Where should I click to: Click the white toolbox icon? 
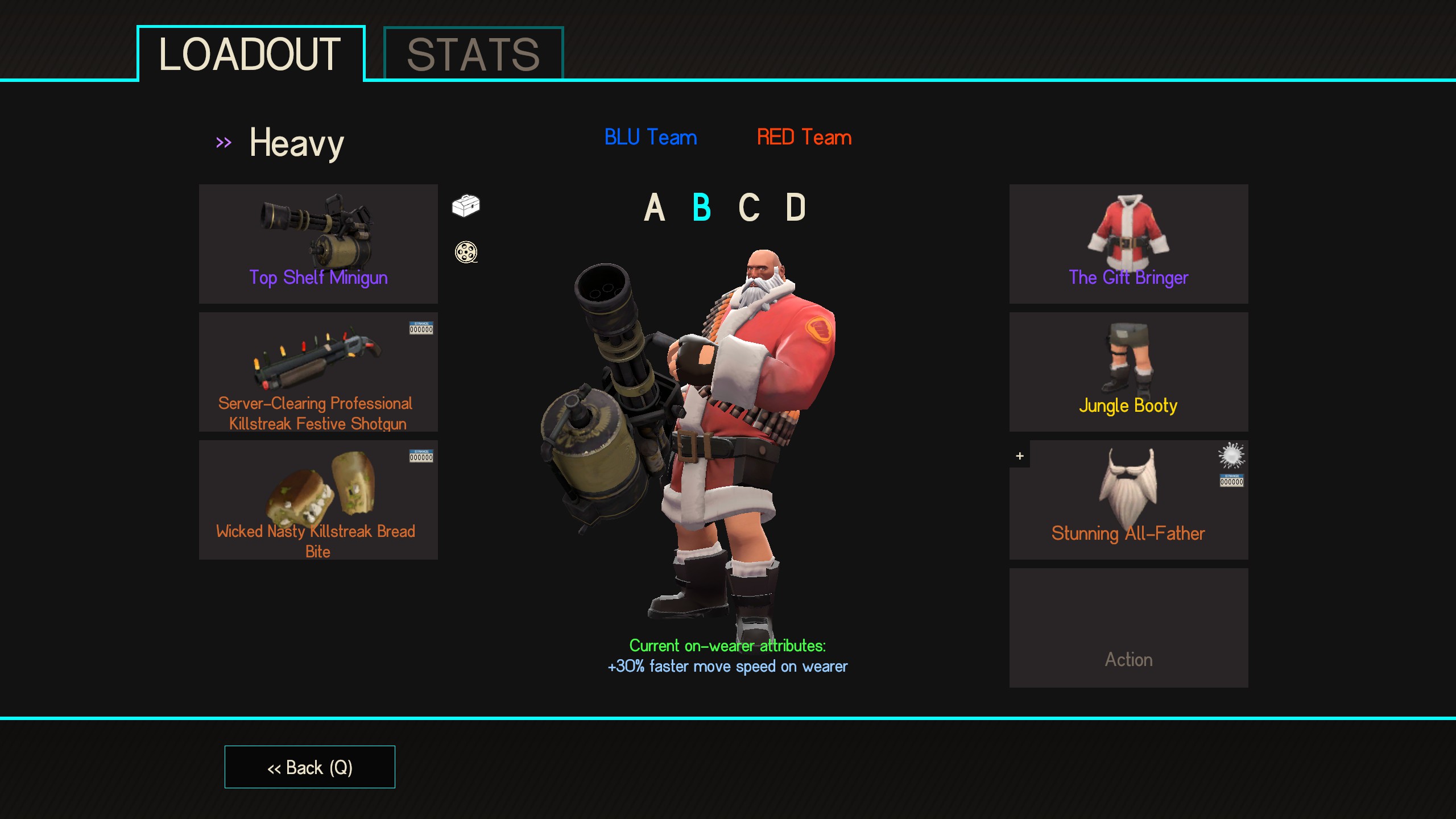466,205
